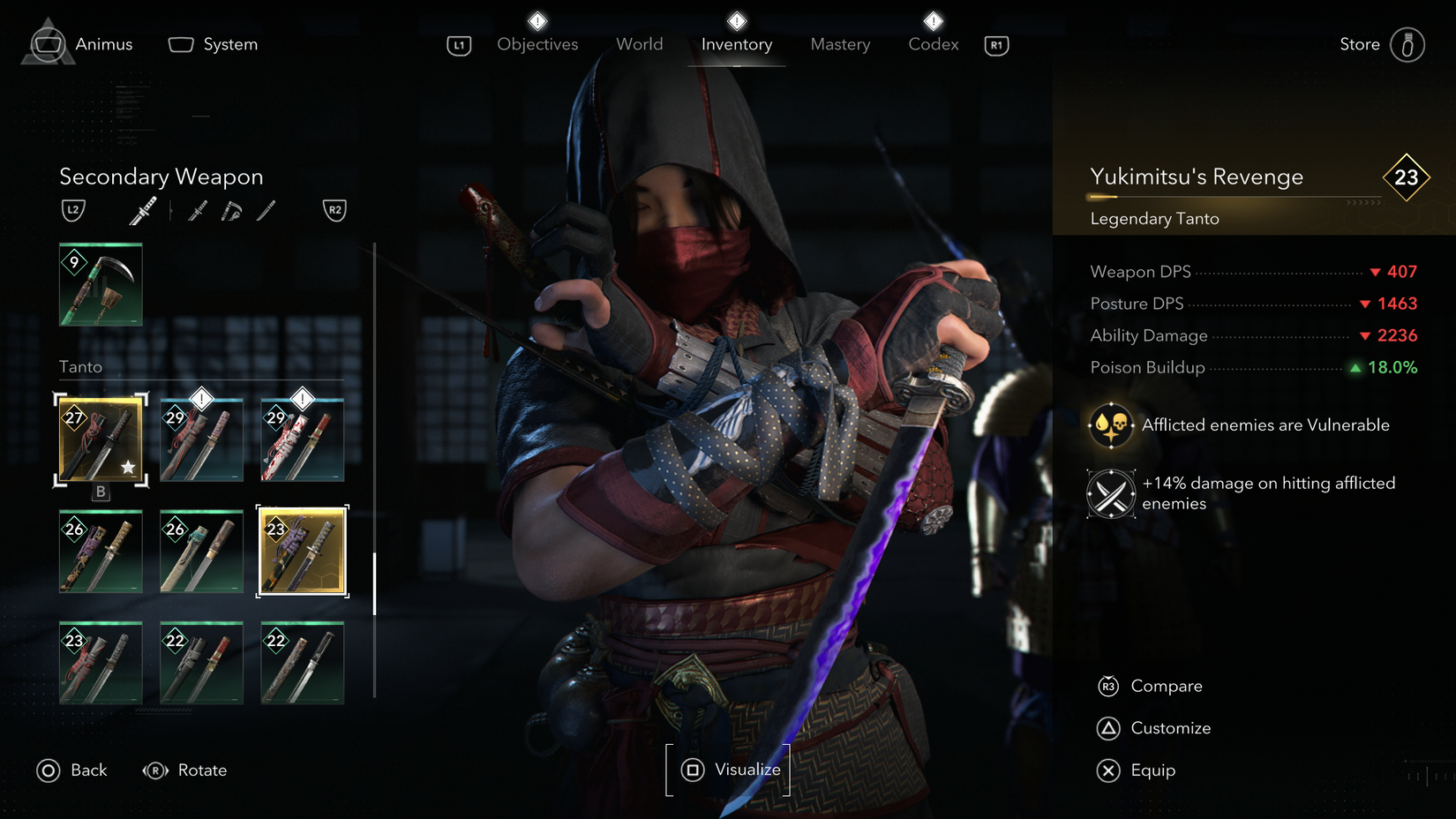This screenshot has width=1456, height=819.
Task: Open the Codex section
Action: point(933,43)
